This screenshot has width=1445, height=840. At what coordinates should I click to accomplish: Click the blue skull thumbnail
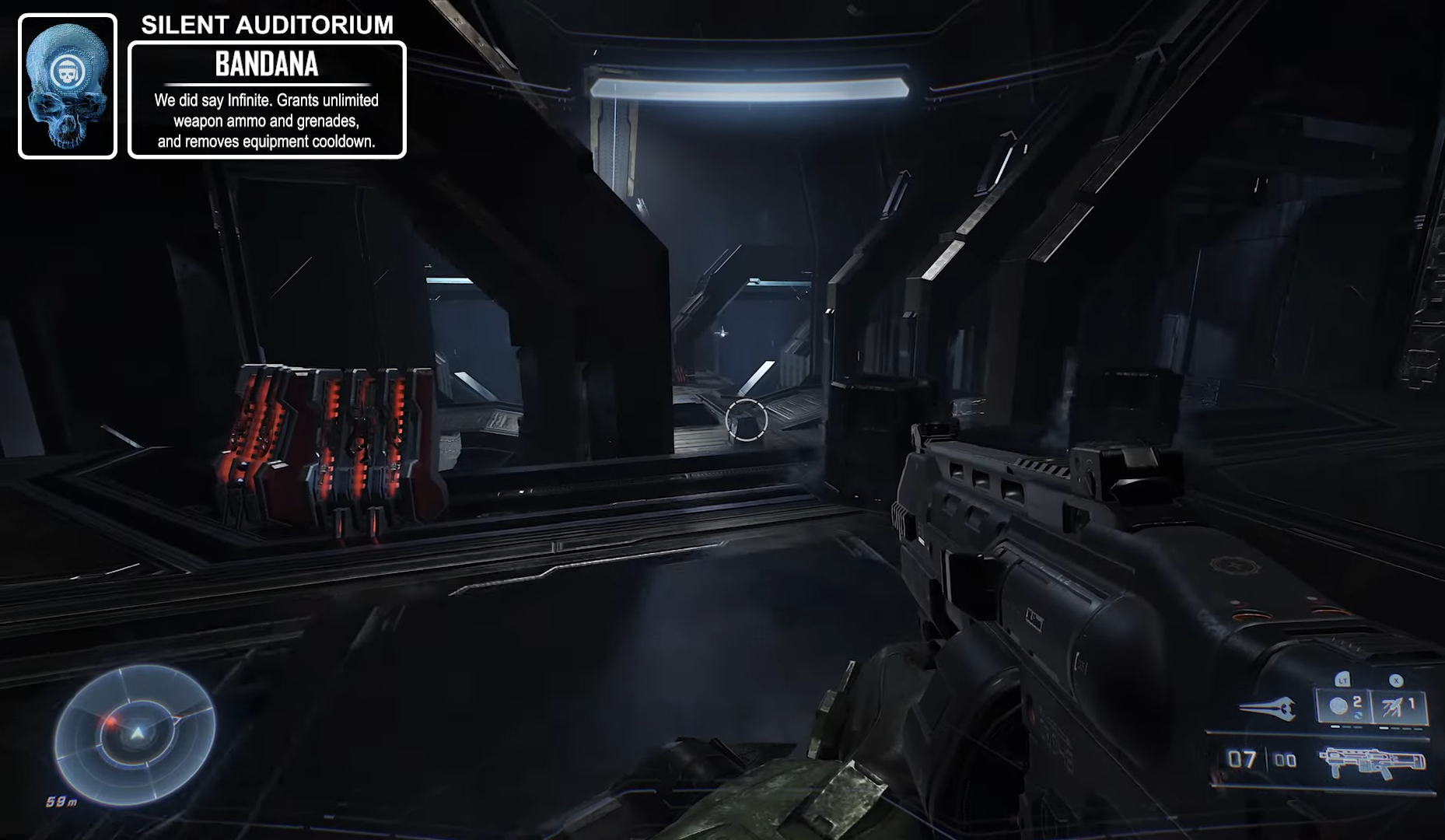pyautogui.click(x=68, y=86)
